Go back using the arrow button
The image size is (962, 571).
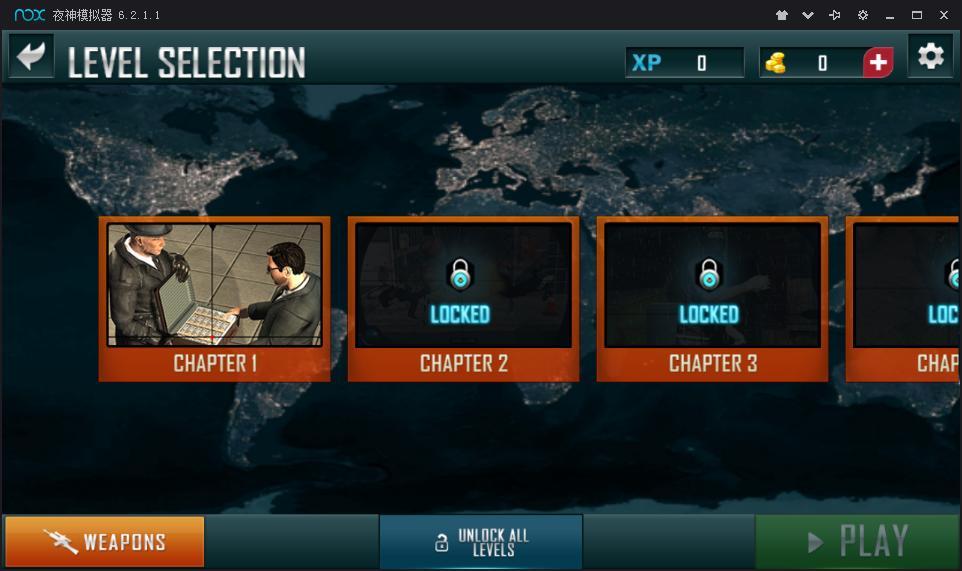click(31, 57)
